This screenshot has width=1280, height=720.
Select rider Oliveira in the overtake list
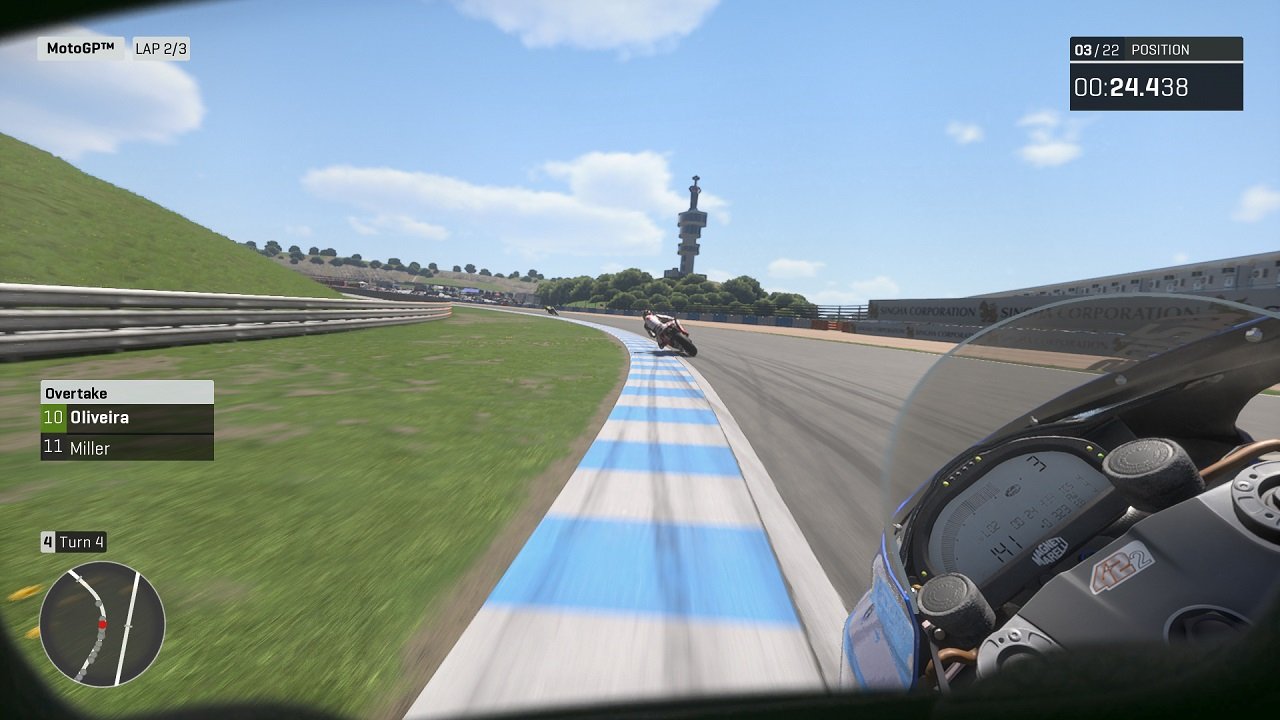tap(110, 417)
